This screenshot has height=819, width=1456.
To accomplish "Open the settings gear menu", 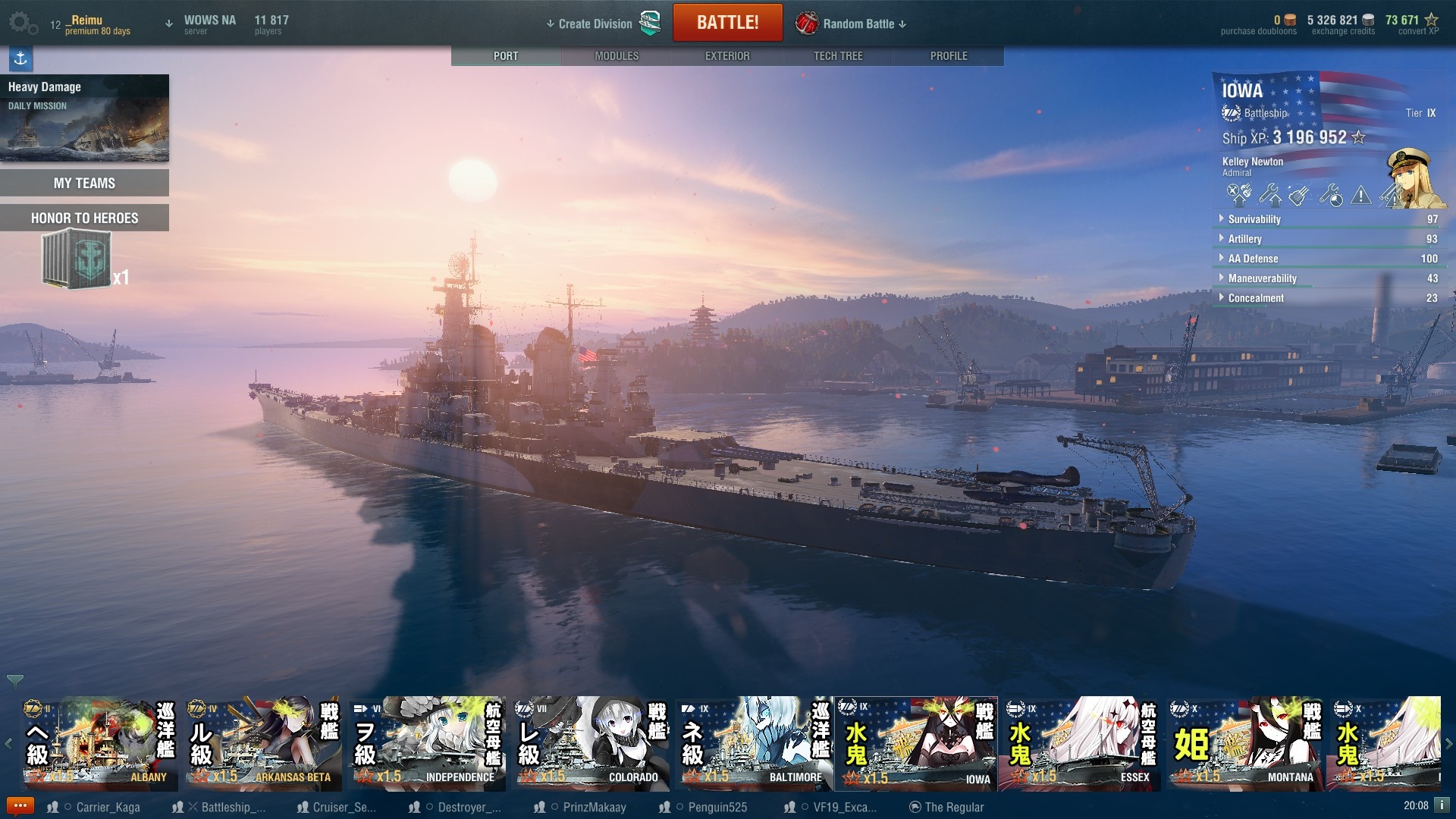I will (22, 23).
